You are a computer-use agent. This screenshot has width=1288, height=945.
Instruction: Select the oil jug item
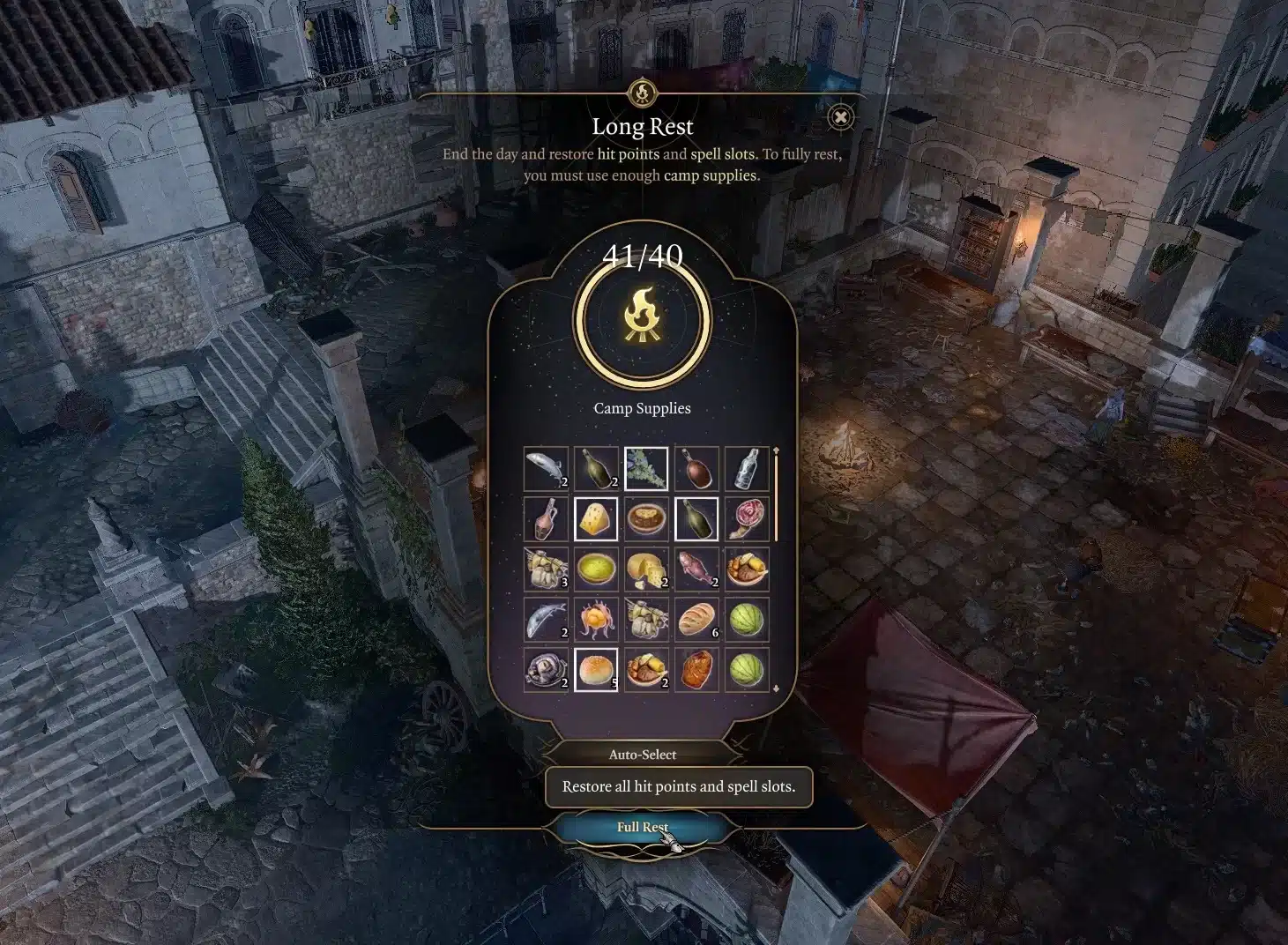547,518
